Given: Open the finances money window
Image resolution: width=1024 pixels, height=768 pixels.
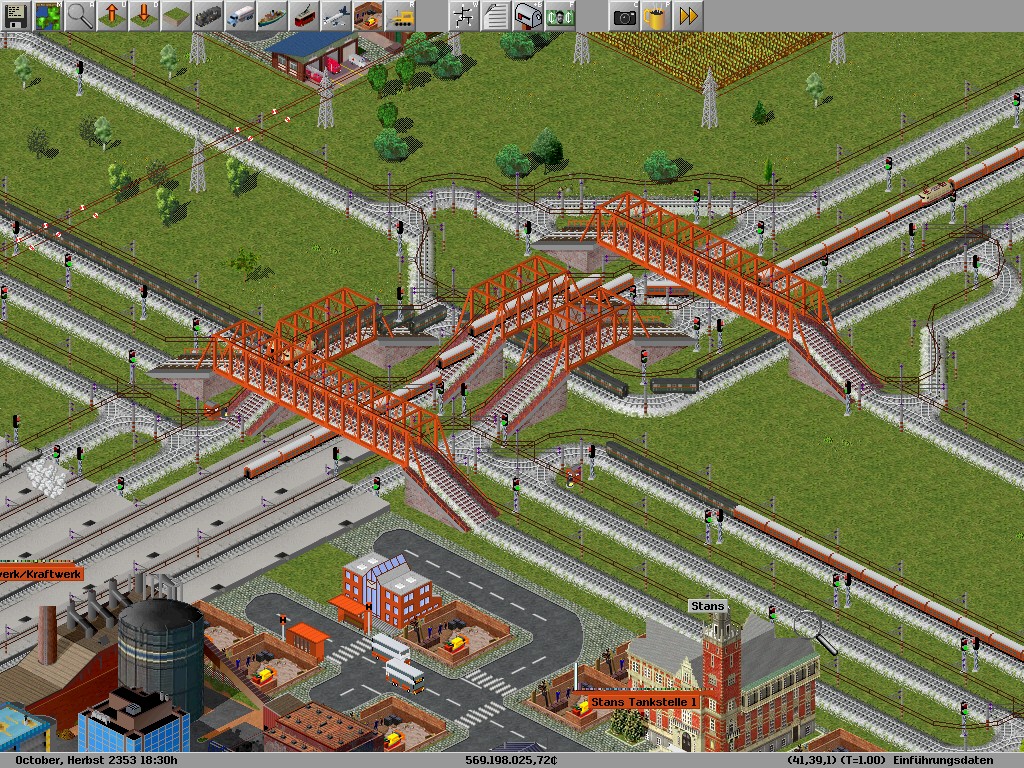Looking at the screenshot, I should coord(559,16).
